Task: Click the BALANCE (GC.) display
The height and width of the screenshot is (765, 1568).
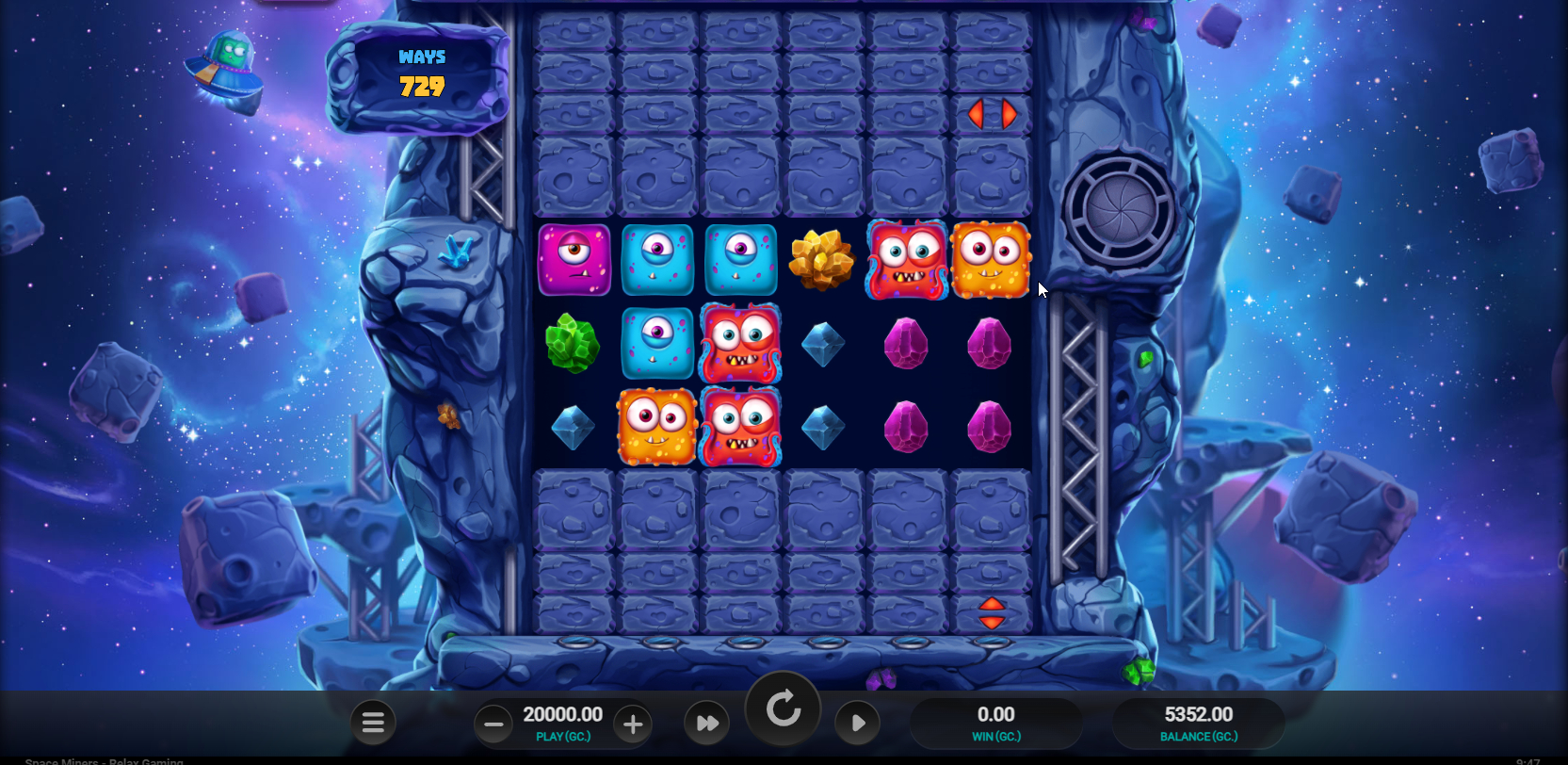Action: [x=1197, y=722]
